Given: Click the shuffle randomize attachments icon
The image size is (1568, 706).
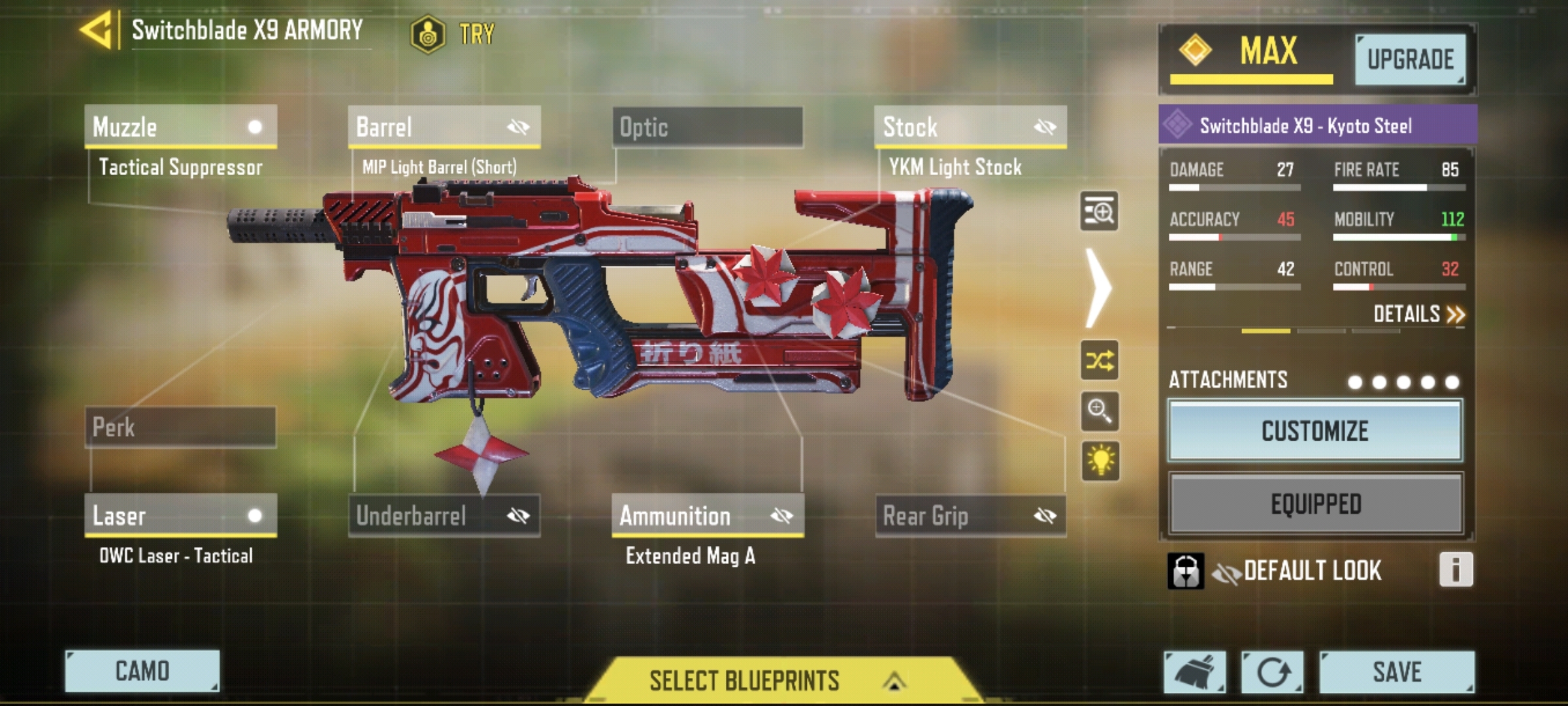Looking at the screenshot, I should pos(1101,359).
